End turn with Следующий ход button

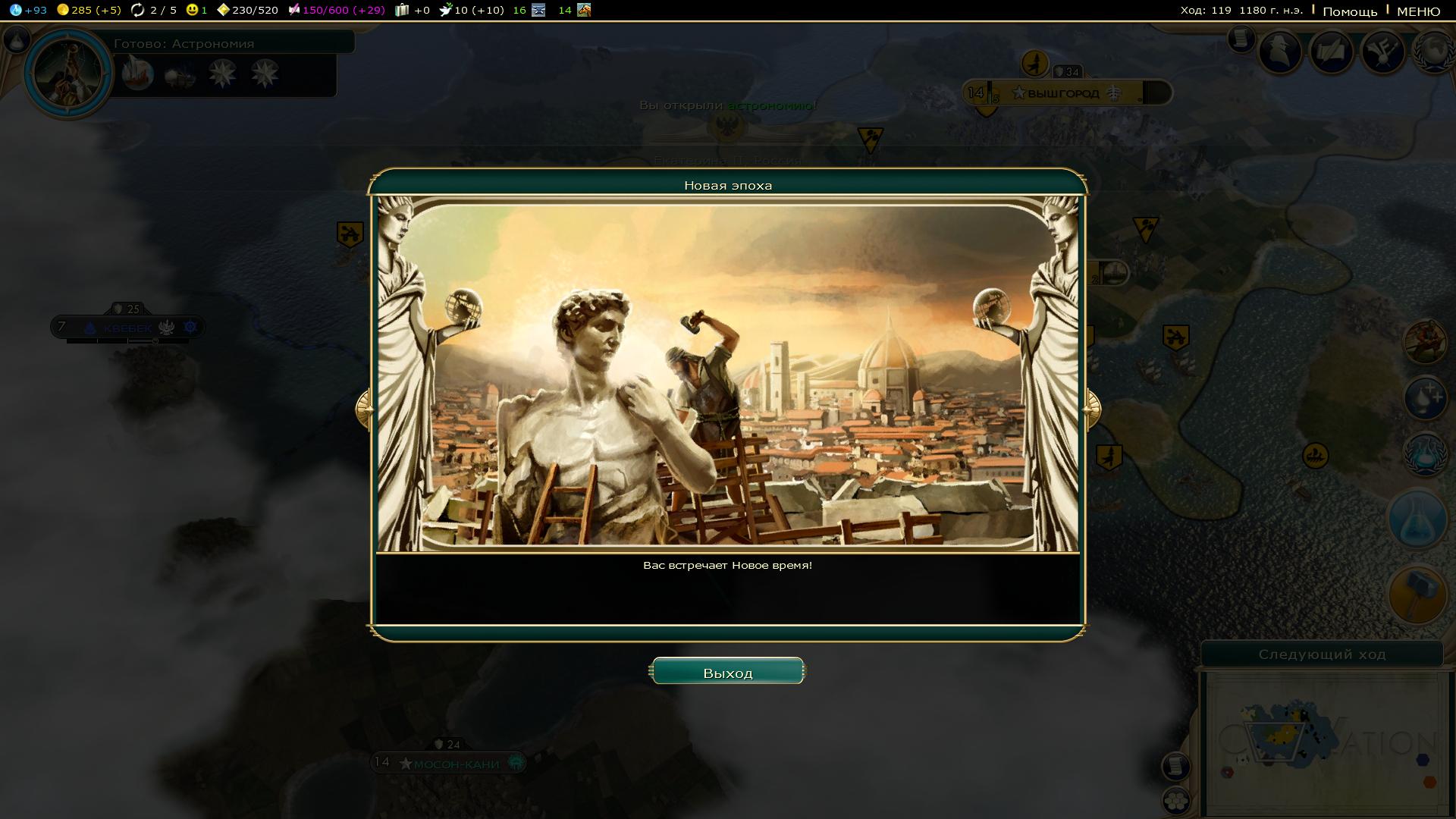pos(1321,654)
